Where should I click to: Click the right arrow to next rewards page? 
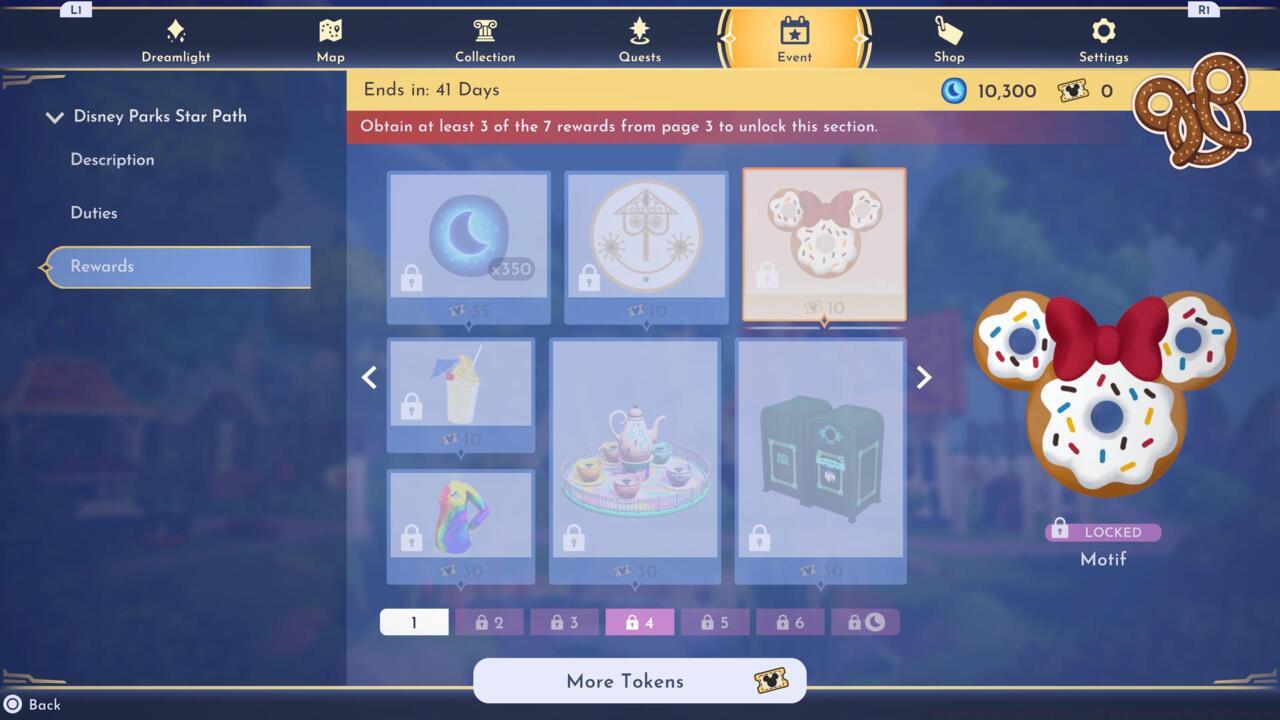click(922, 377)
